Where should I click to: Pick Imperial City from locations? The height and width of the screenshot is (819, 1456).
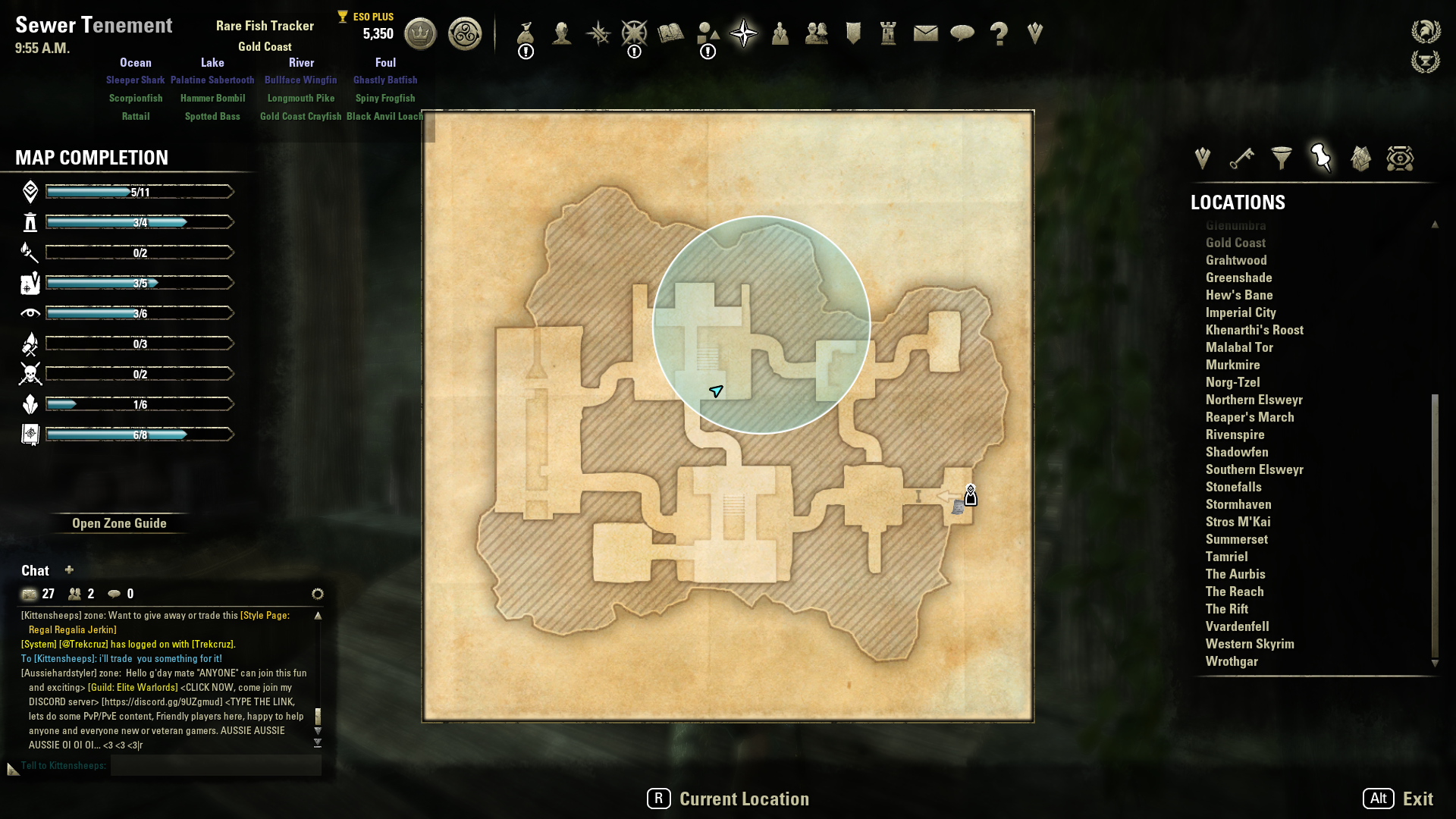[1241, 312]
